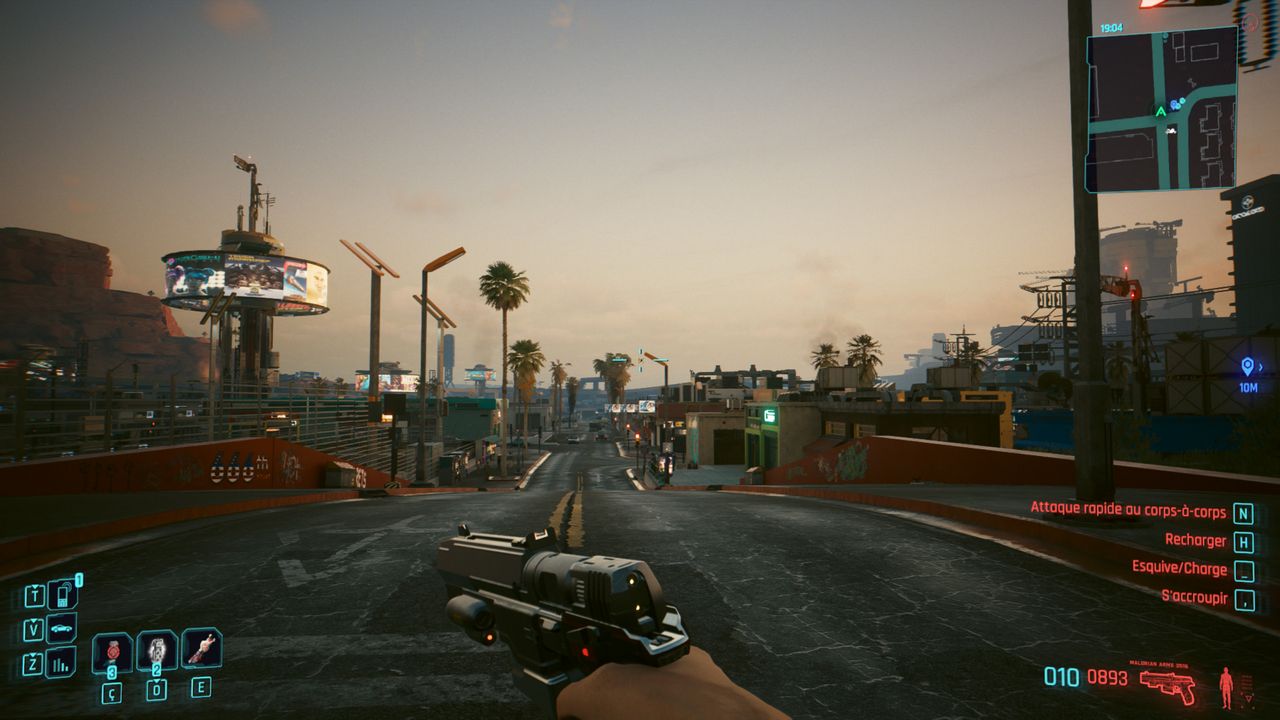This screenshot has width=1280, height=720.
Task: Use the white inhaler consumable slot
Action: pos(157,650)
